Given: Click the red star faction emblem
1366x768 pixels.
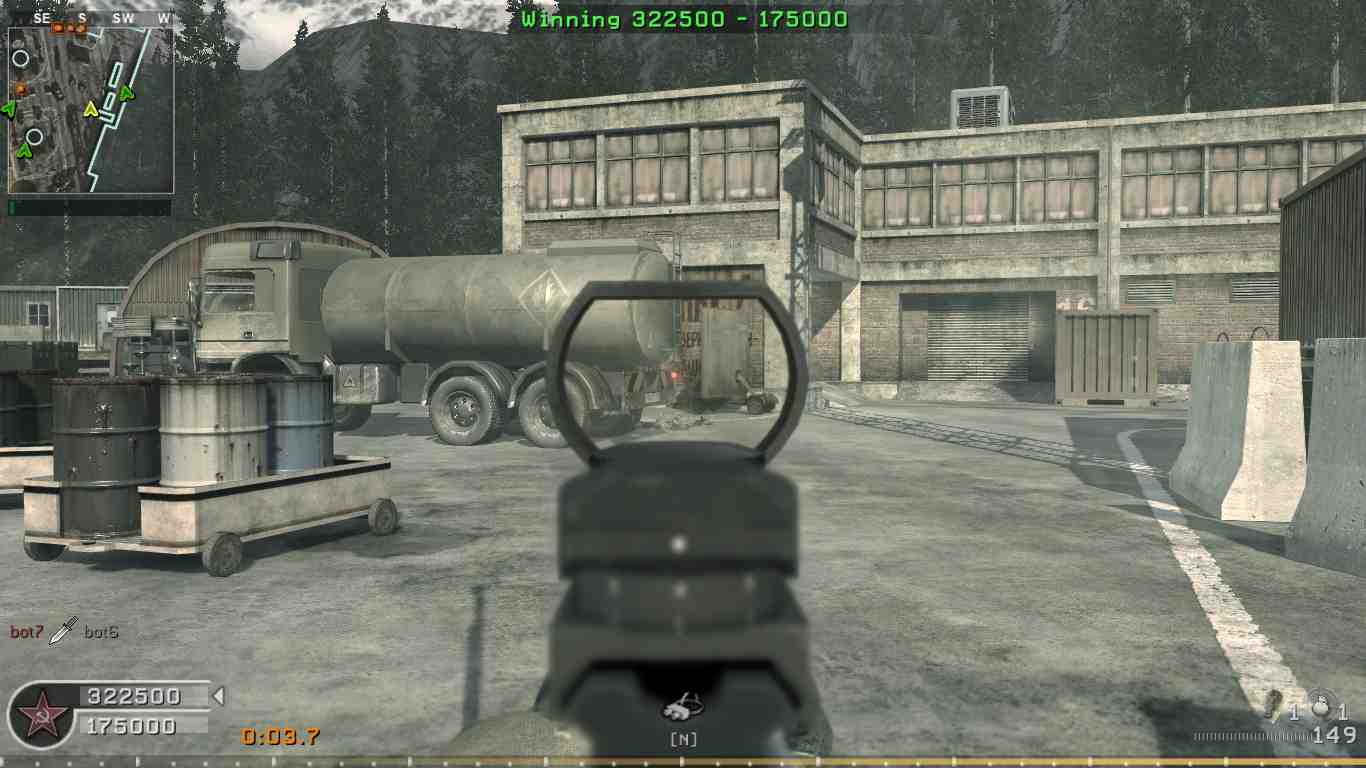Looking at the screenshot, I should (x=39, y=716).
